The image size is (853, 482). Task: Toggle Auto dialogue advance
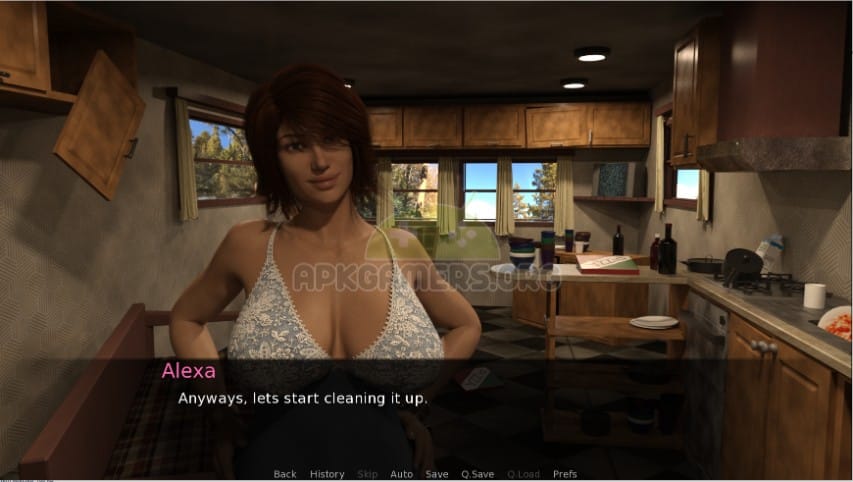(x=401, y=474)
